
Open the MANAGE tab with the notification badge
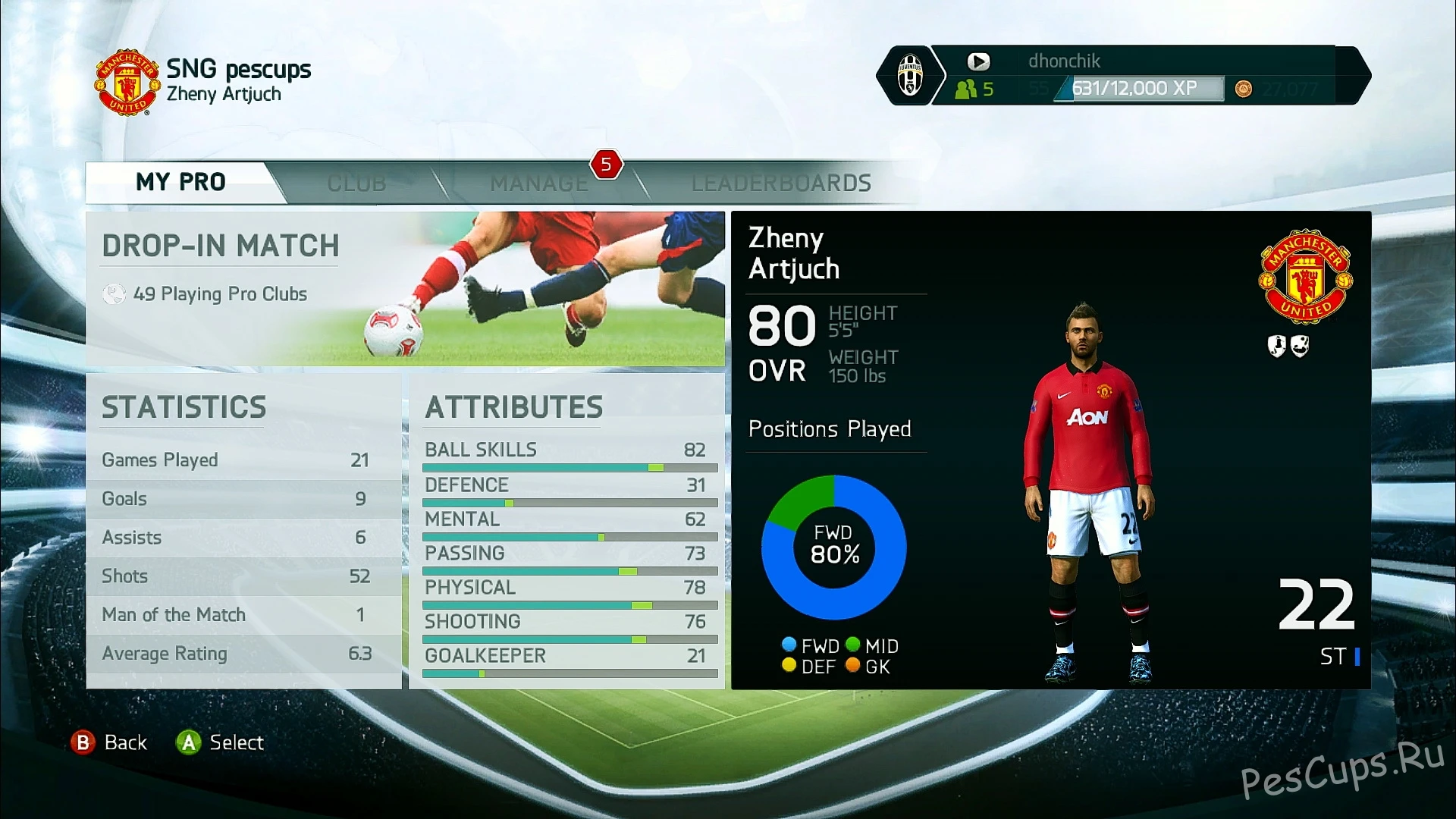coord(538,182)
